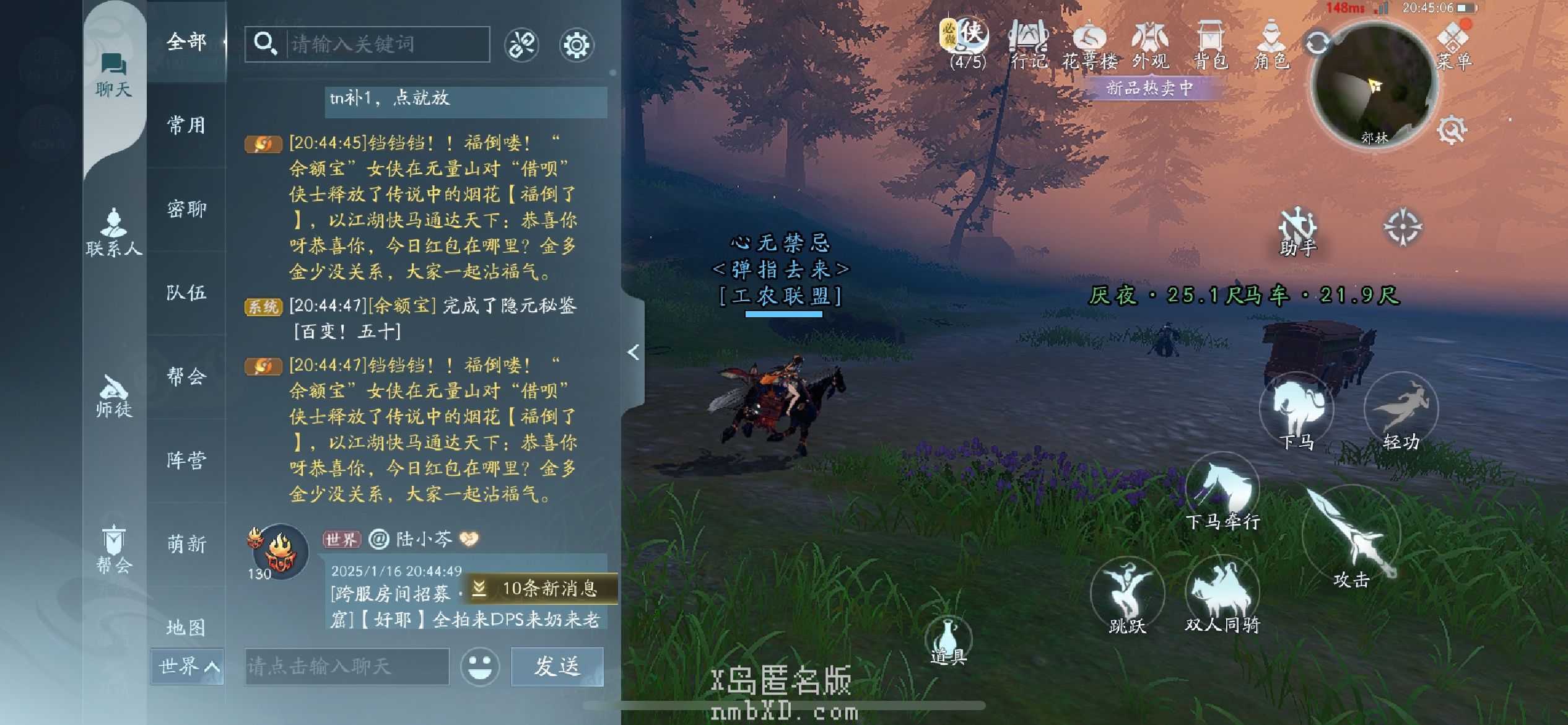Switch to the 全部 chat tab
The height and width of the screenshot is (725, 1568).
(186, 42)
